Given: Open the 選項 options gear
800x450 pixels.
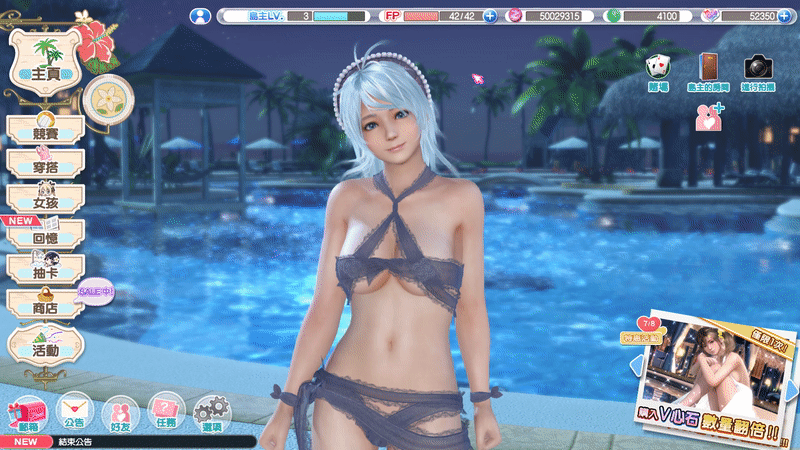Looking at the screenshot, I should pyautogui.click(x=212, y=412).
